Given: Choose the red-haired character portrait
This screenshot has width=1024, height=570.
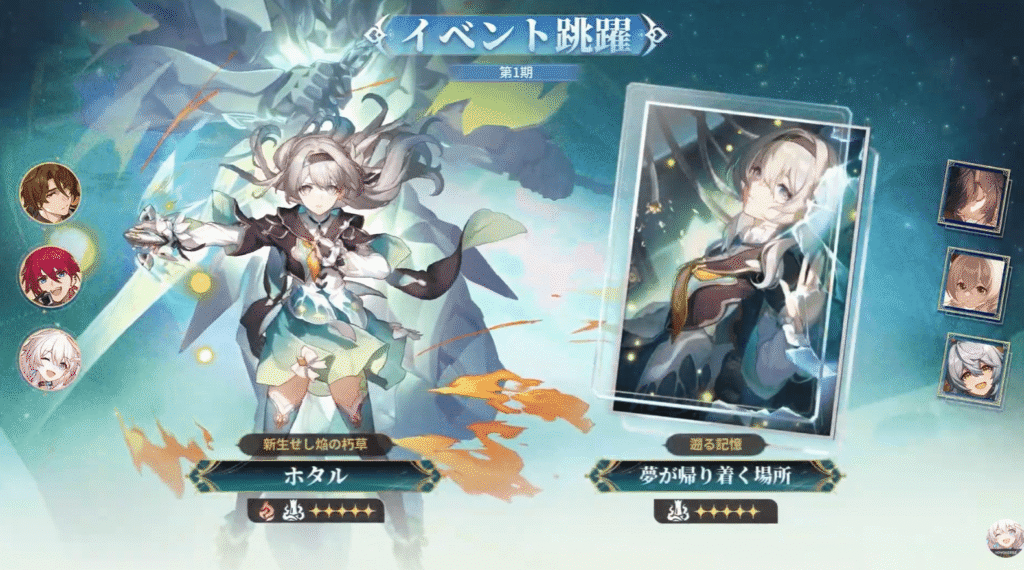Looking at the screenshot, I should point(51,276).
